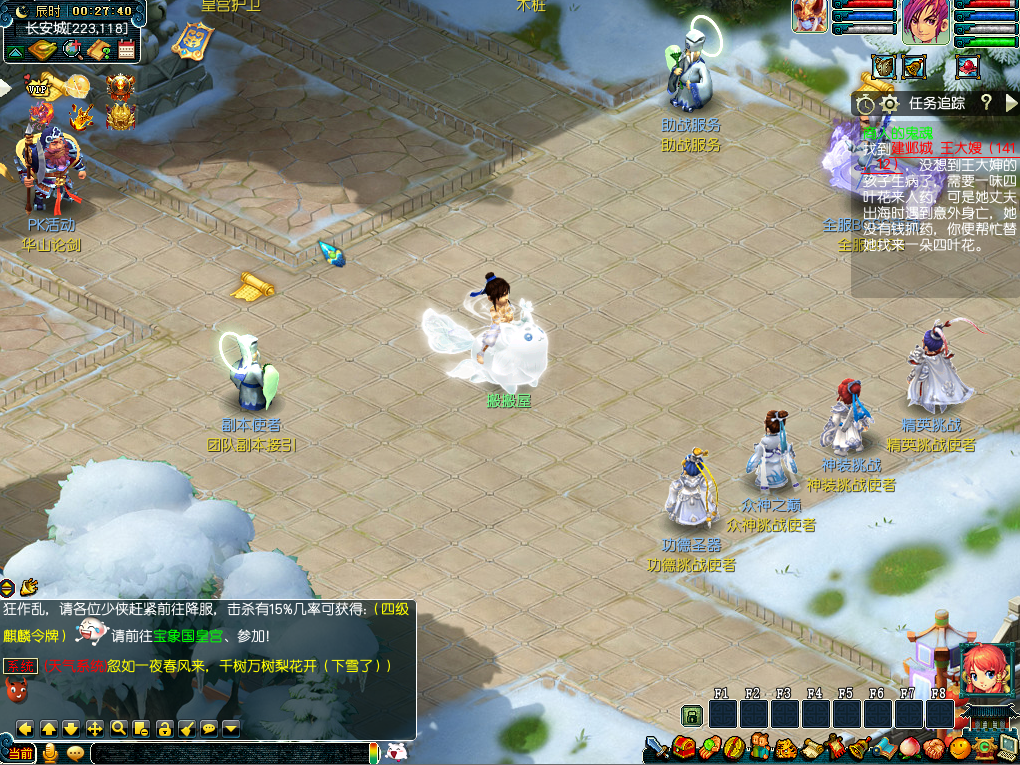1020x765 pixels.
Task: Open the red treasure chest bag icon
Action: tap(684, 746)
